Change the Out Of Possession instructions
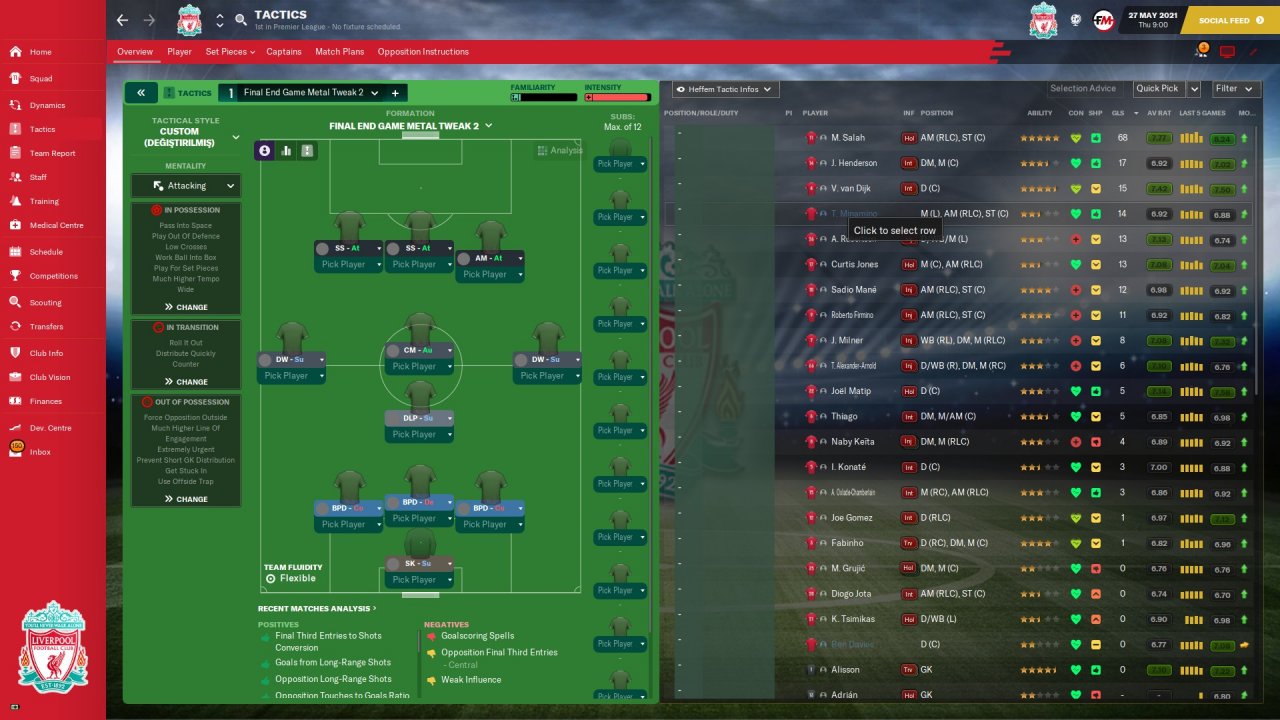Image resolution: width=1280 pixels, height=720 pixels. click(x=186, y=499)
